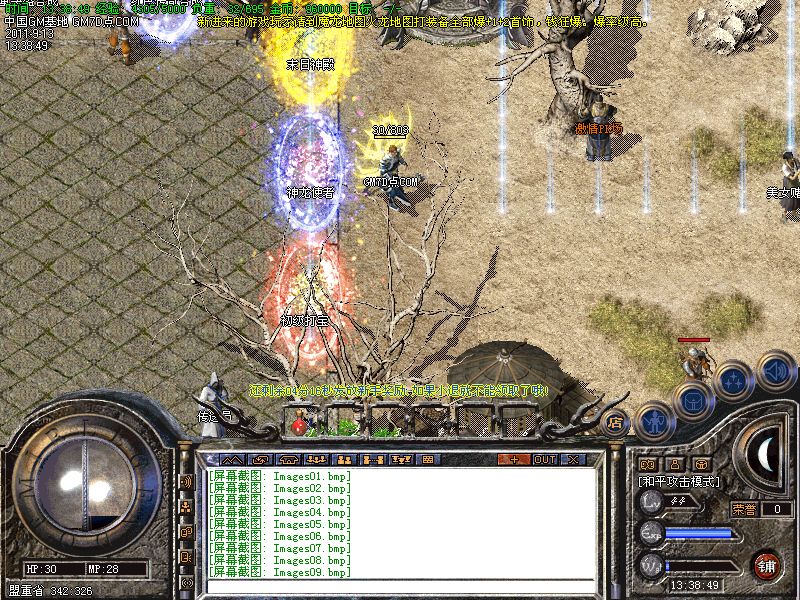This screenshot has width=800, height=600.
Task: Click the red 铺 stall button
Action: point(767,564)
